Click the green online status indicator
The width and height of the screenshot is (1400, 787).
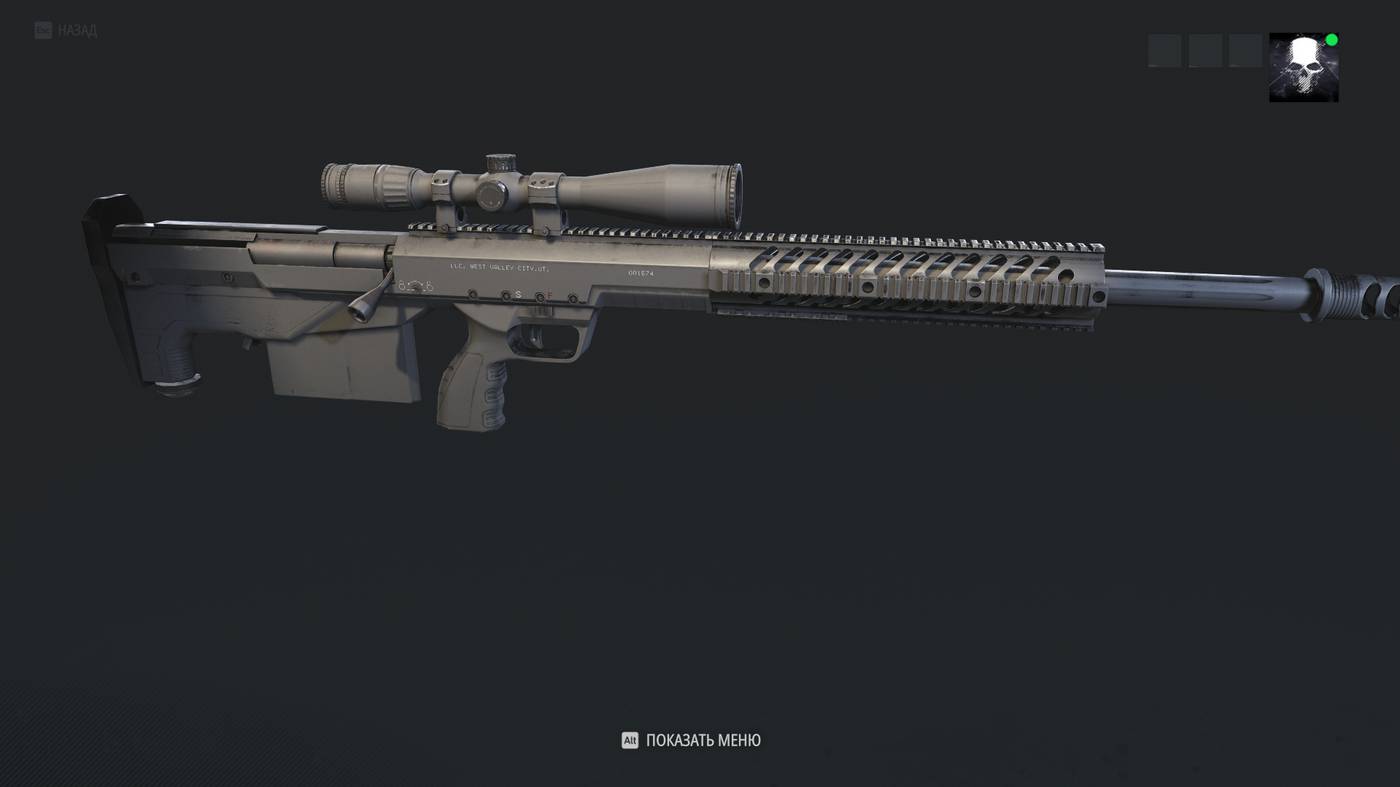(1330, 38)
